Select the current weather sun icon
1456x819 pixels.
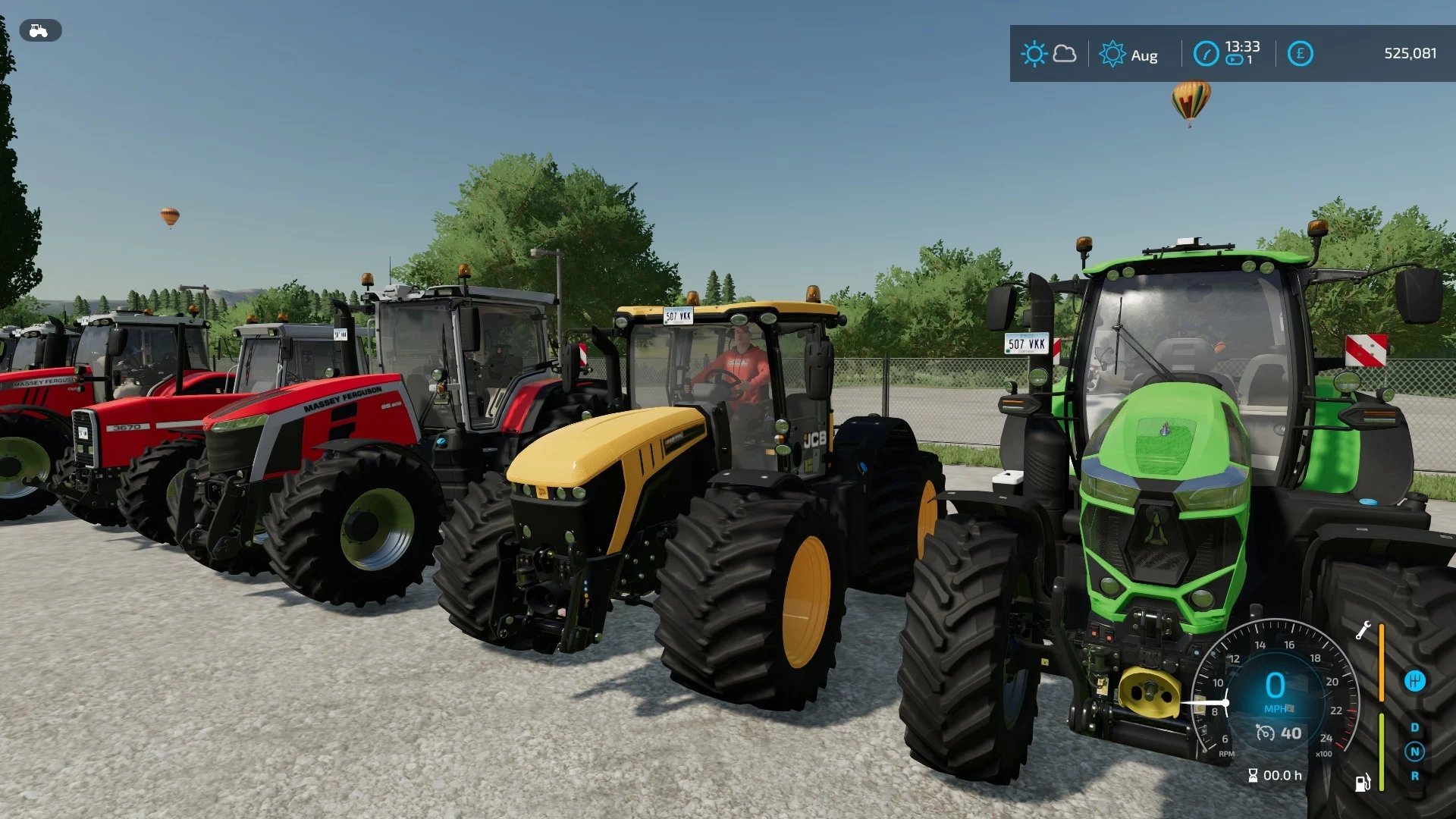coord(1035,53)
